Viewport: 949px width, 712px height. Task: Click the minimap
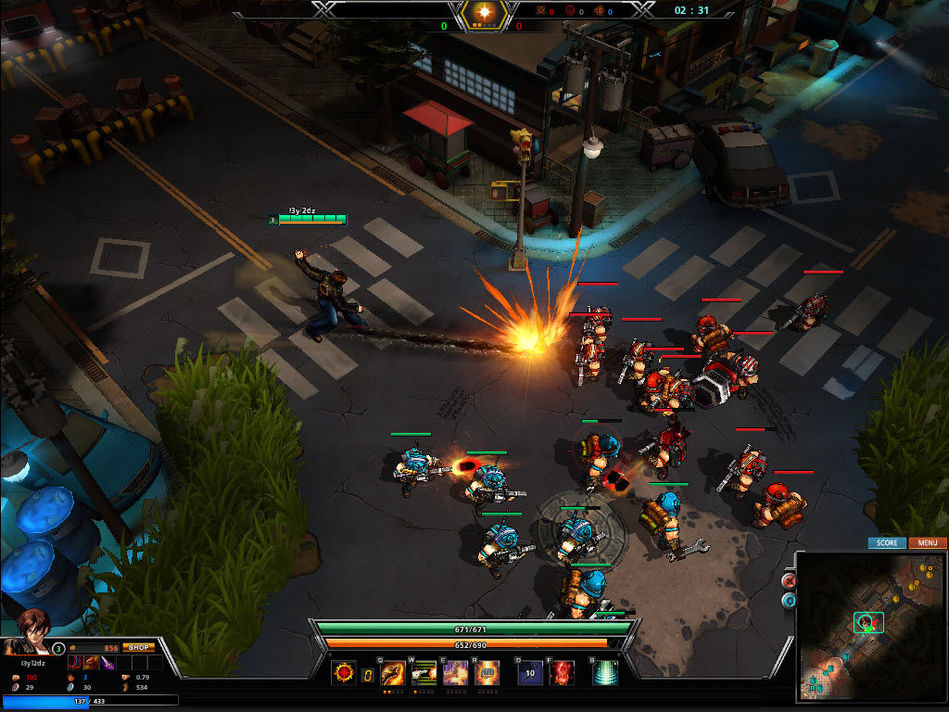pos(870,626)
